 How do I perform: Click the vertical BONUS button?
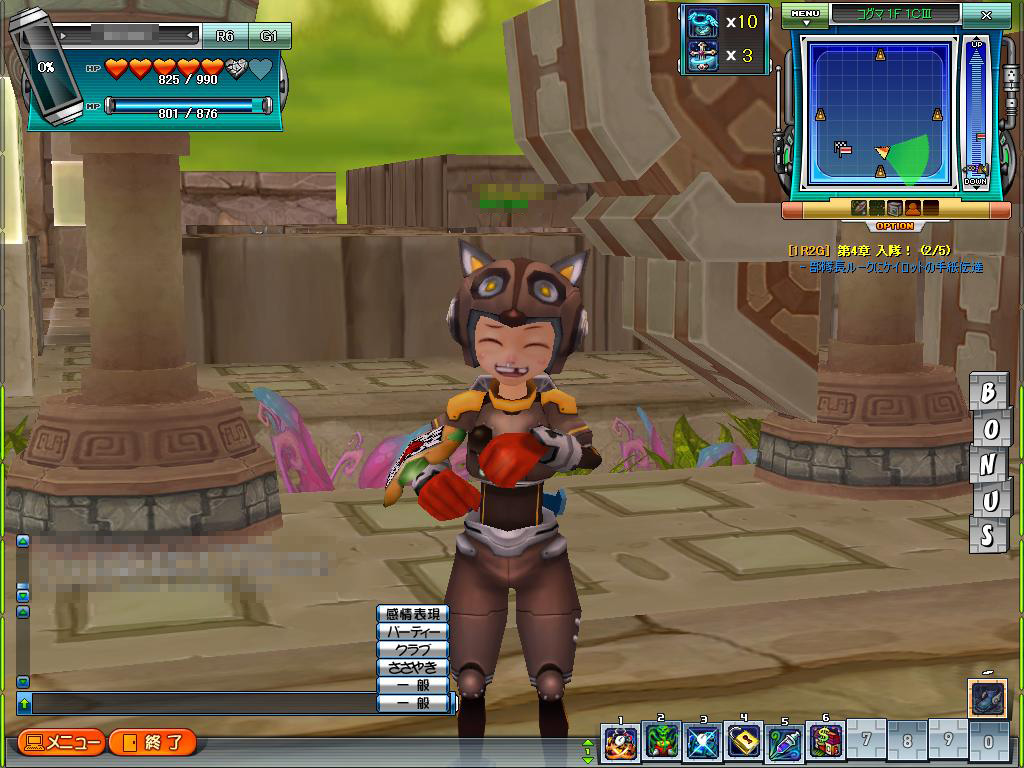(x=987, y=463)
